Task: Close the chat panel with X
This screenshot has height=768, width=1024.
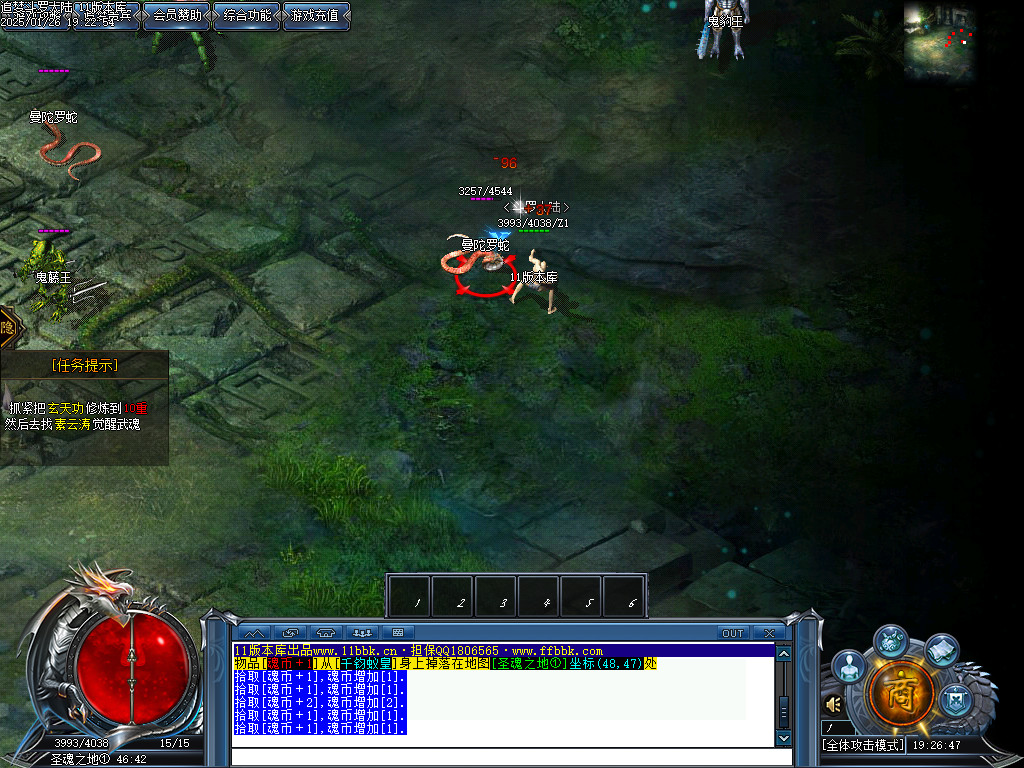Action: (768, 633)
